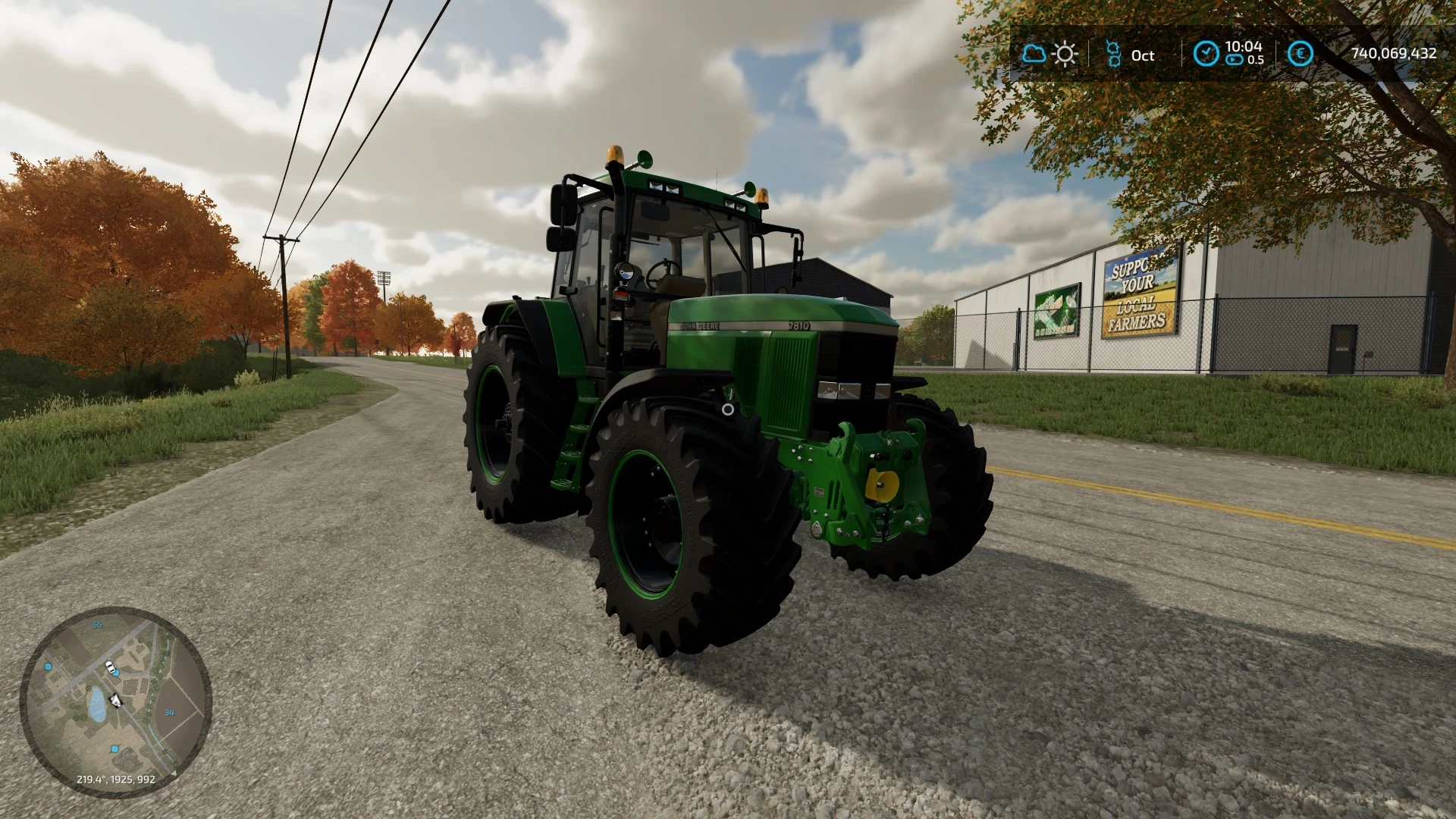Click the white car icon on the minimap

click(x=110, y=666)
